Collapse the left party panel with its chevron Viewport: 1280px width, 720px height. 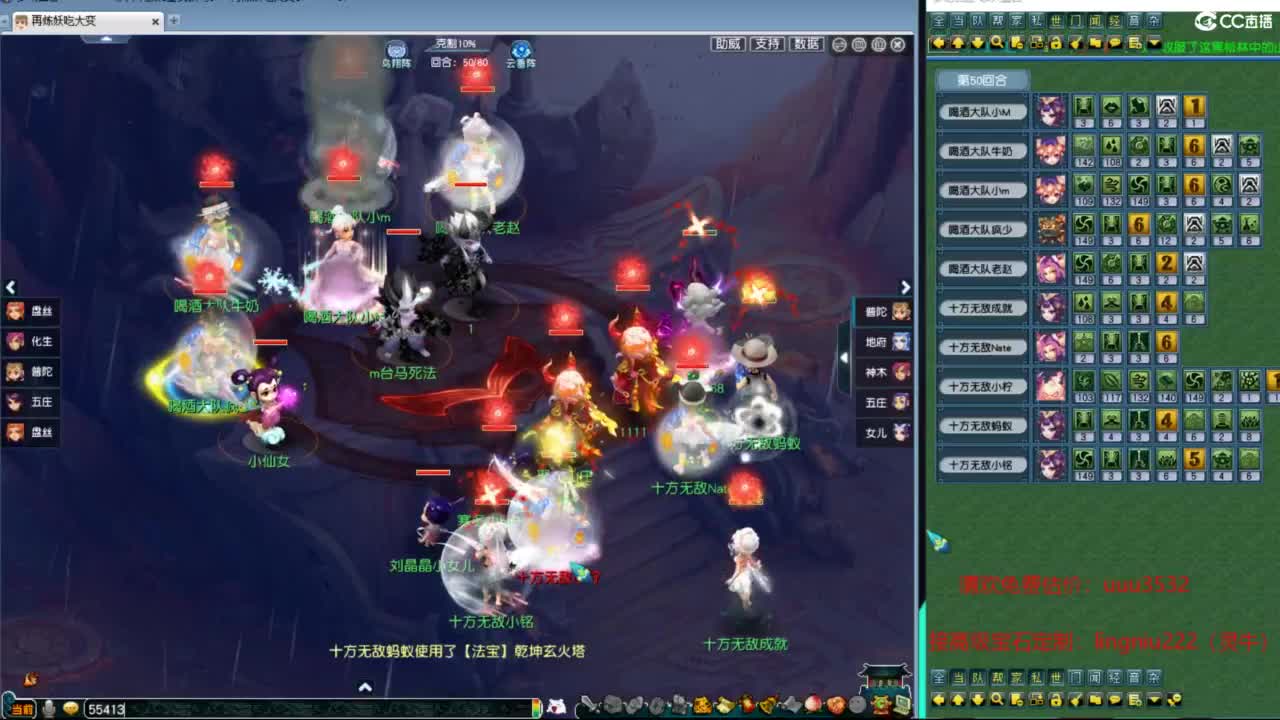(x=10, y=287)
